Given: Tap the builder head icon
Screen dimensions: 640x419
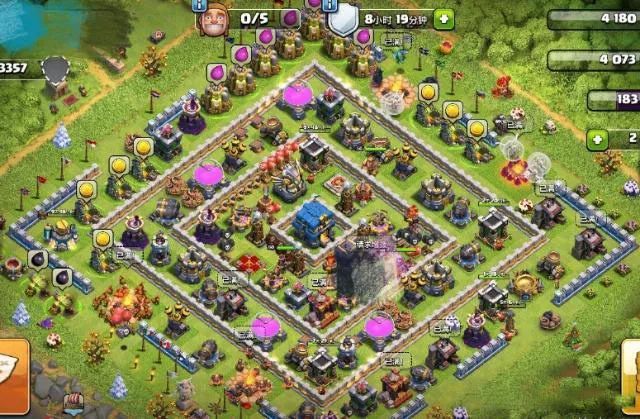Looking at the screenshot, I should point(212,19).
